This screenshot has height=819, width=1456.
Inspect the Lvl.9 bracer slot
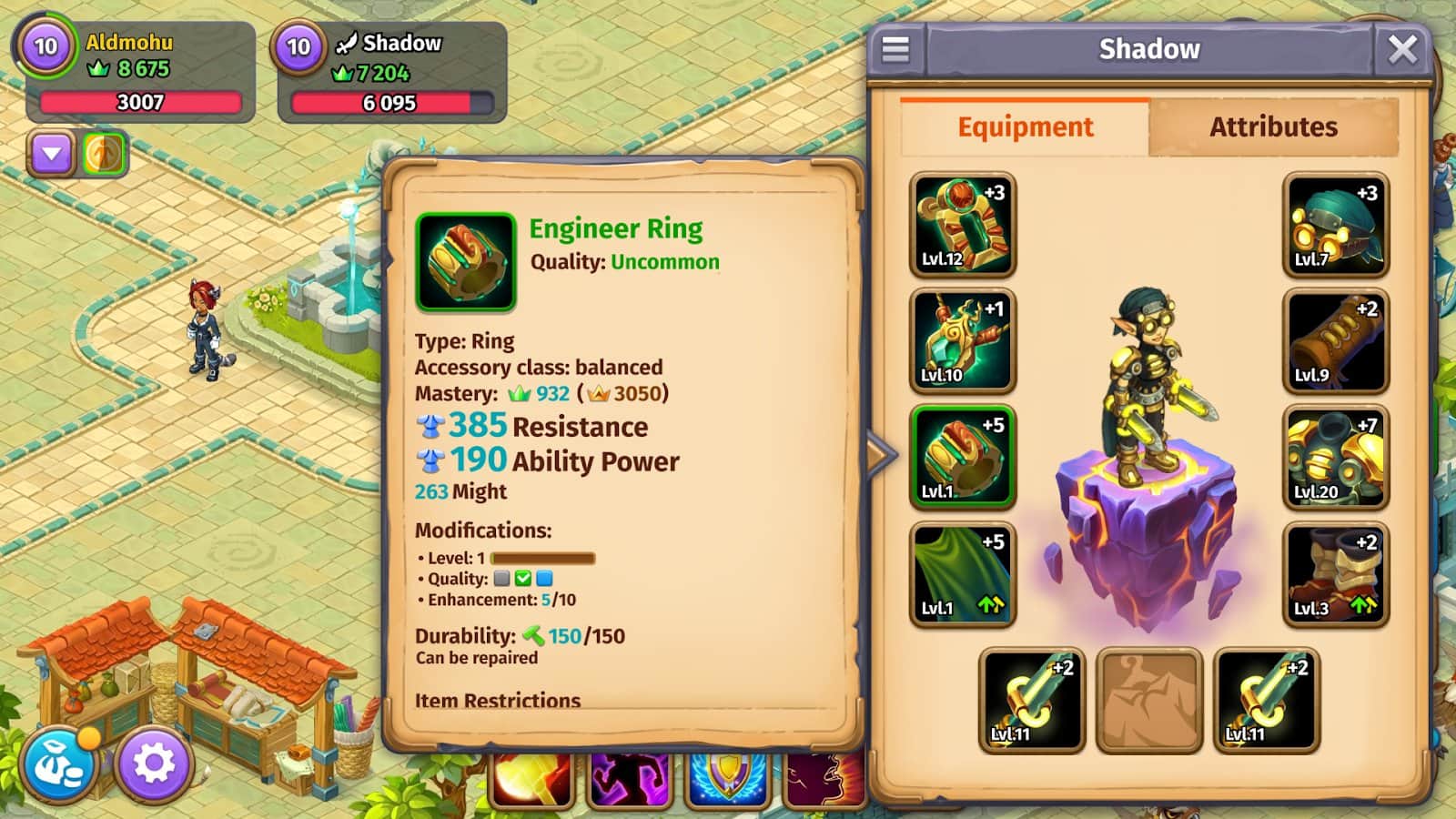pos(1335,340)
